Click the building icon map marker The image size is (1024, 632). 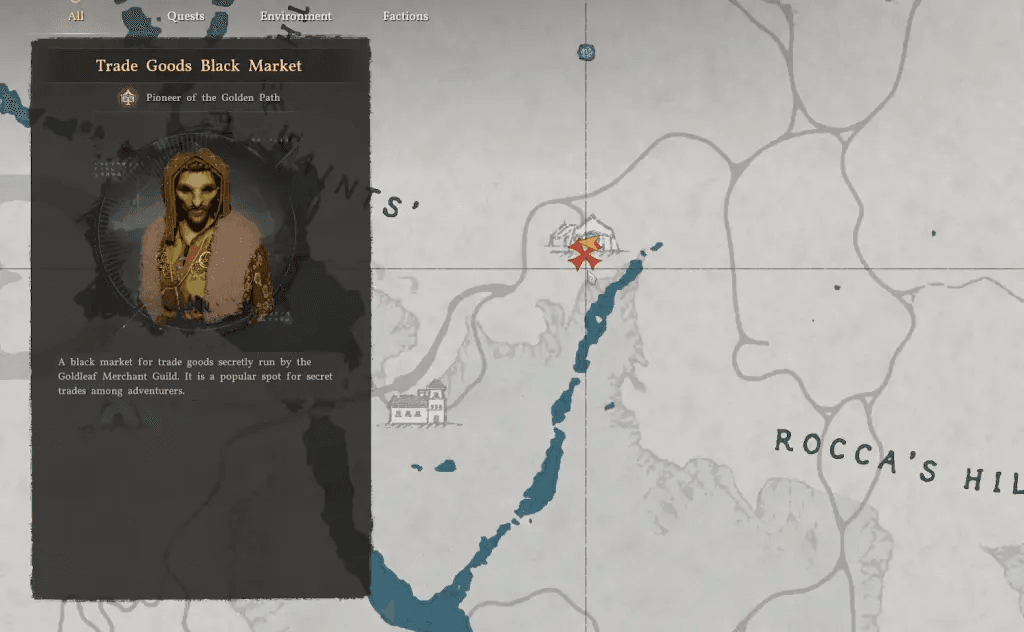[x=418, y=404]
